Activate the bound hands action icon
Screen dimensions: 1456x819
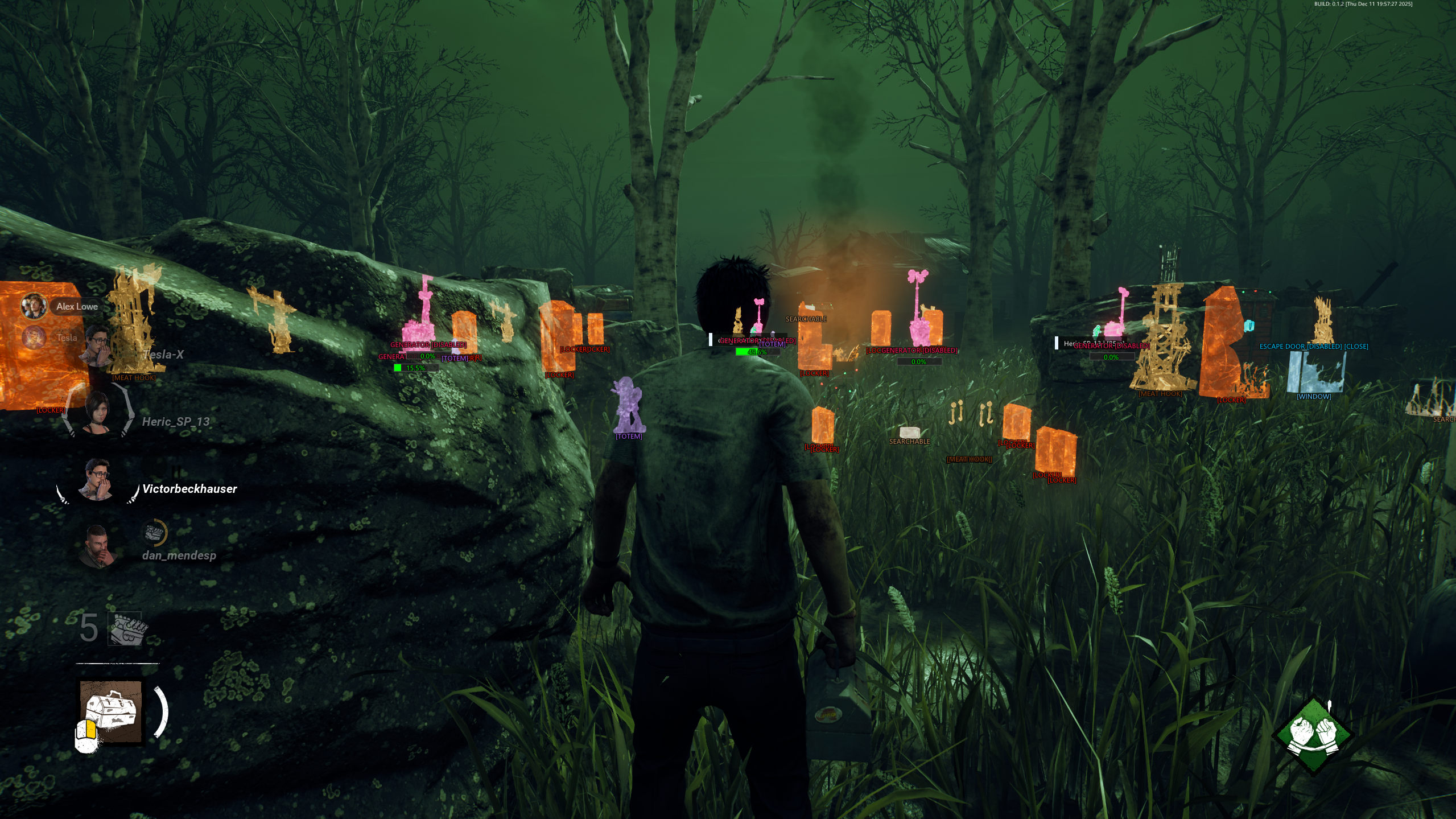click(1313, 735)
